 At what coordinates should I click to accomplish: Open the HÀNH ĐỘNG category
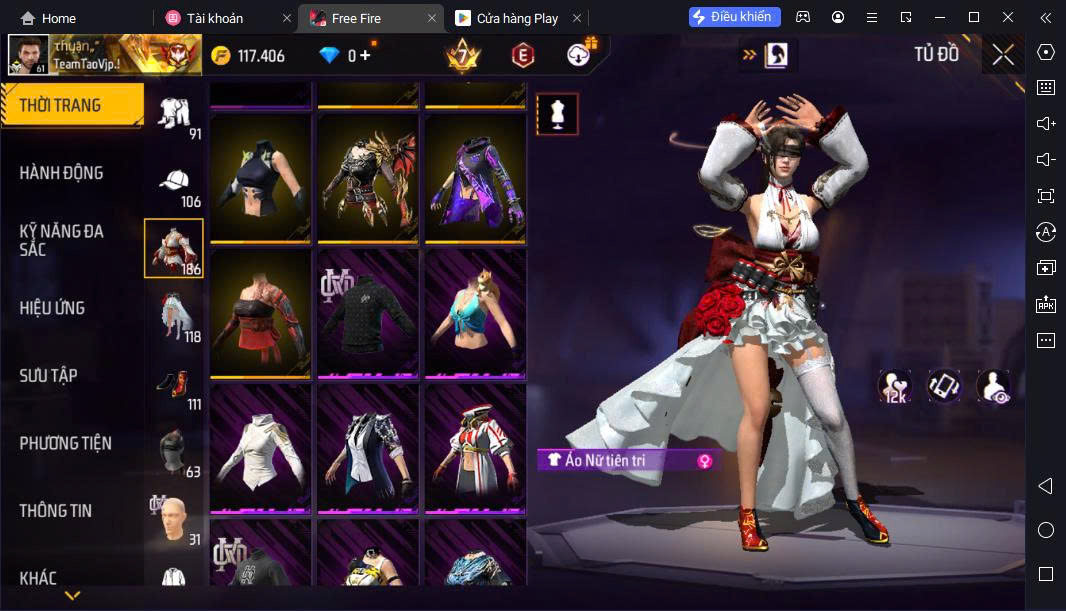point(62,173)
